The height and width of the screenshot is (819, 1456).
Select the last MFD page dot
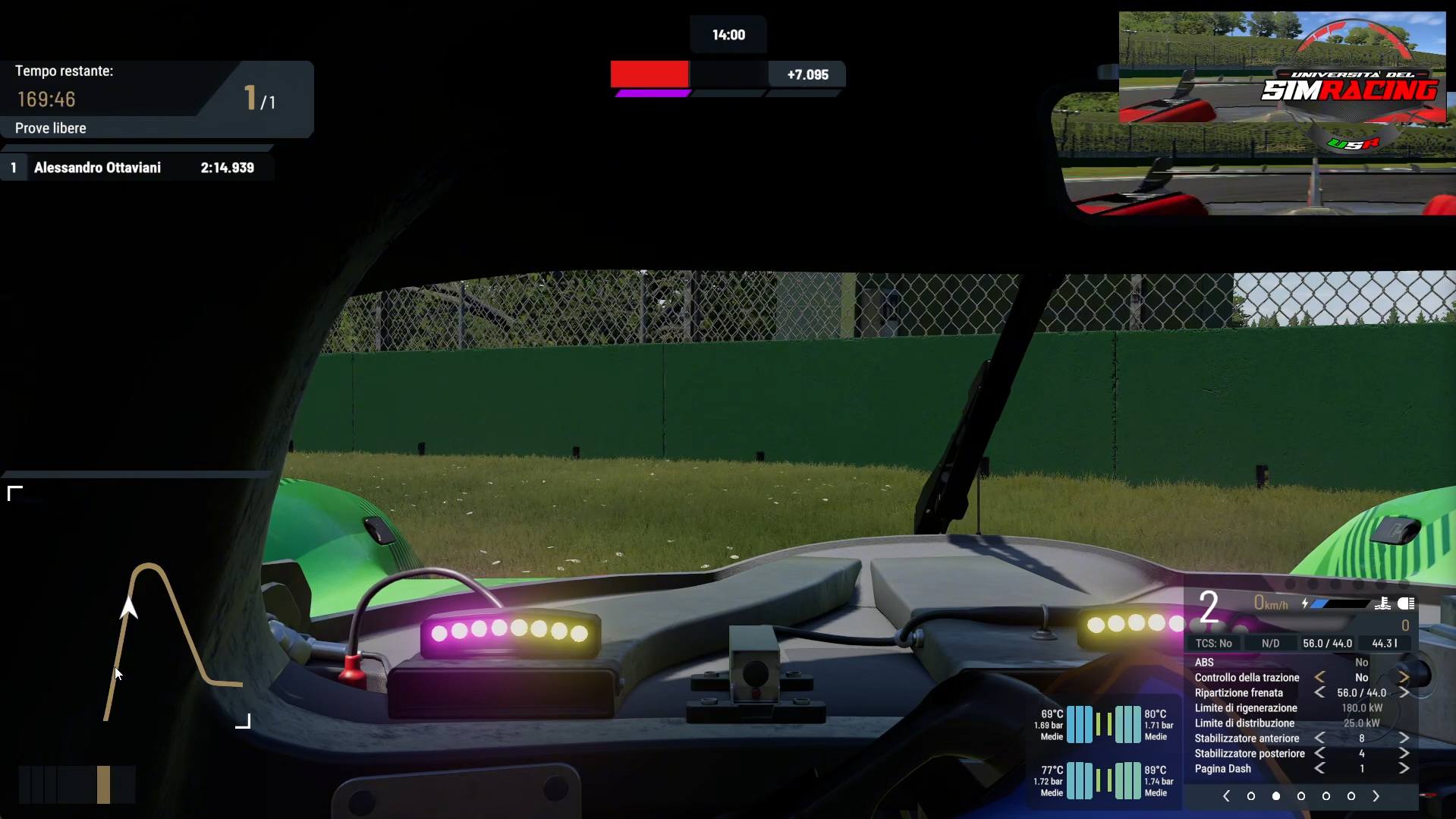tap(1351, 796)
